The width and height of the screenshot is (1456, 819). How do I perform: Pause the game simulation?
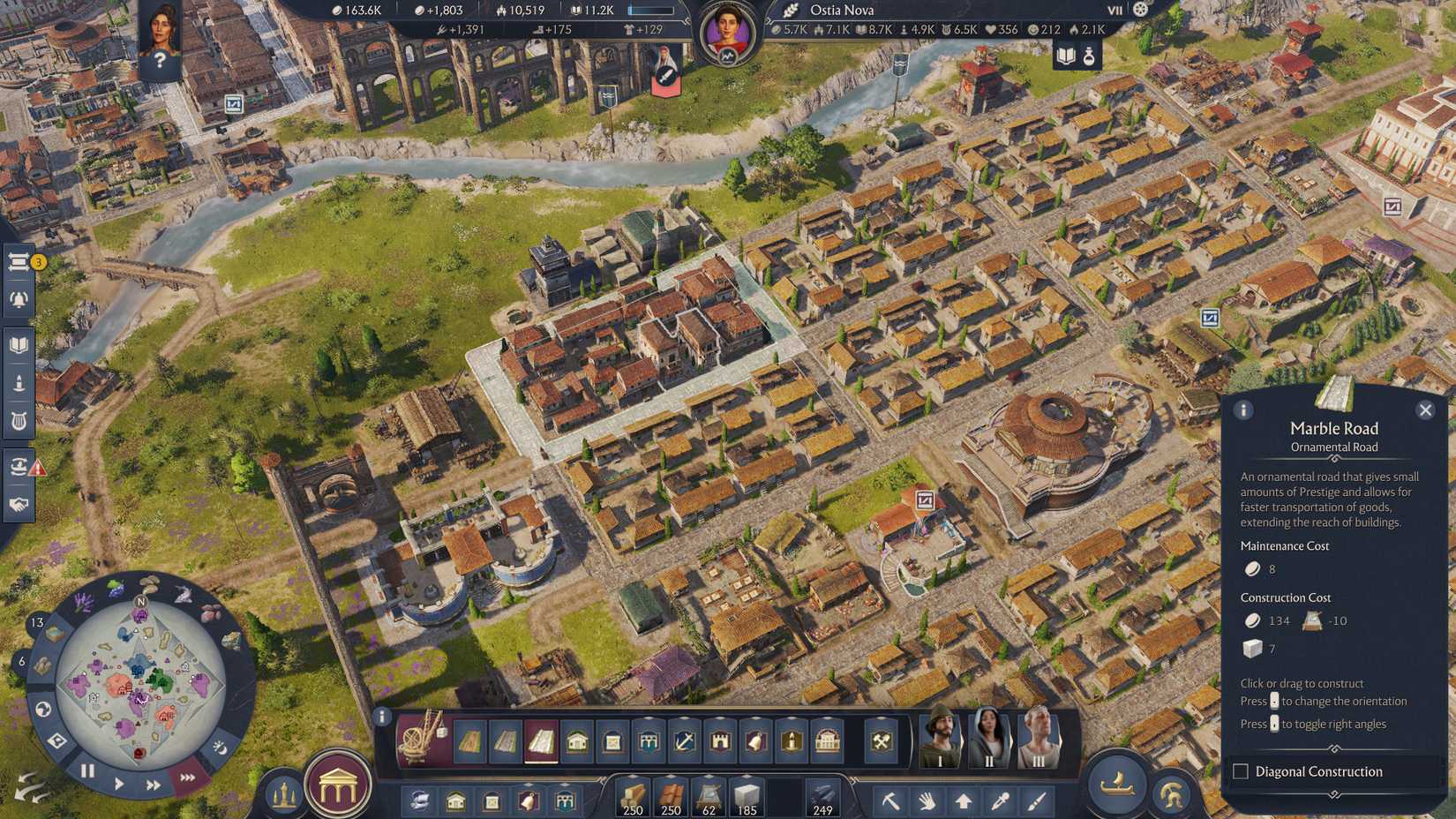coord(86,770)
